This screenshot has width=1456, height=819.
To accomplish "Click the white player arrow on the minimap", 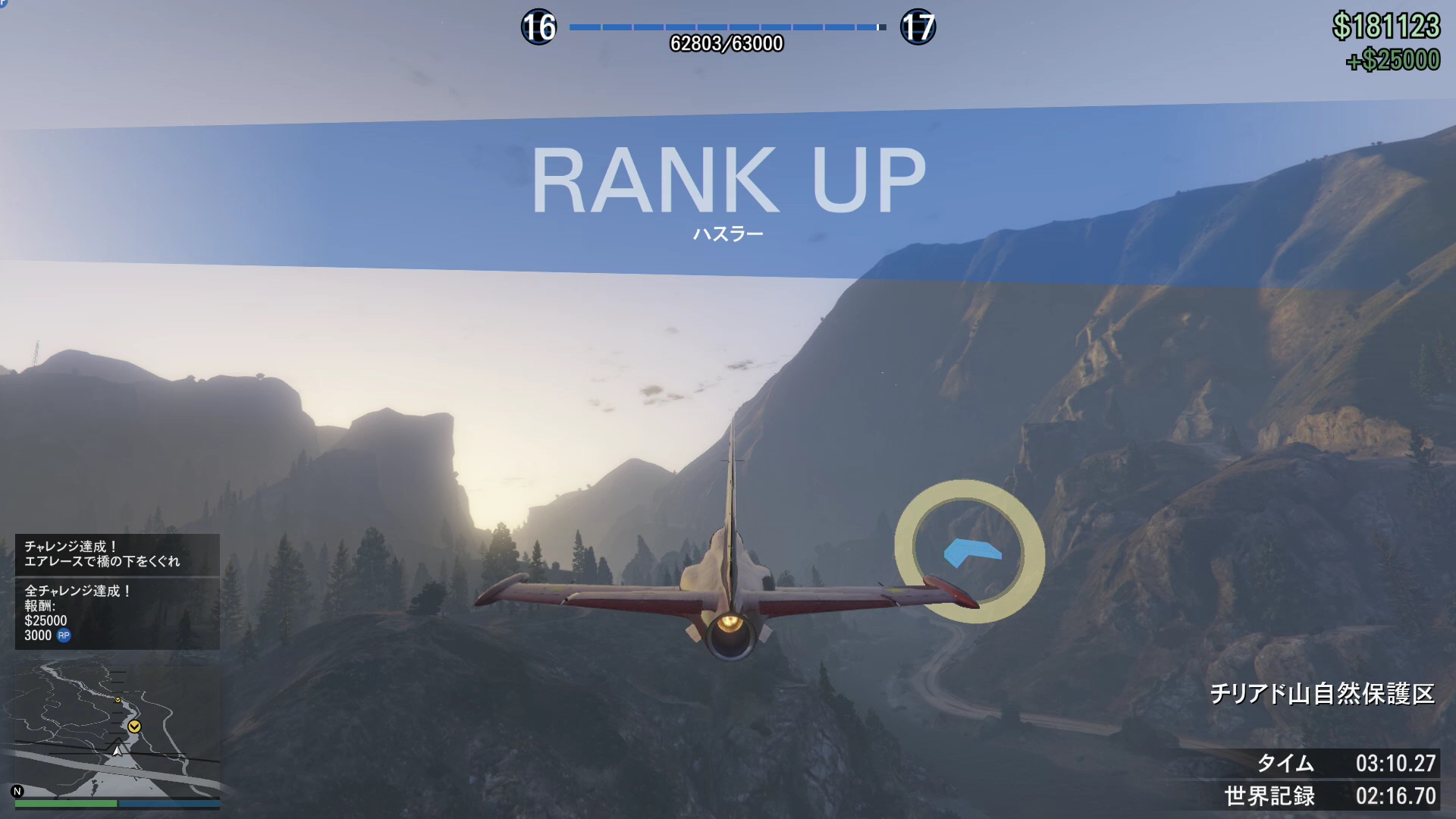I will (118, 751).
